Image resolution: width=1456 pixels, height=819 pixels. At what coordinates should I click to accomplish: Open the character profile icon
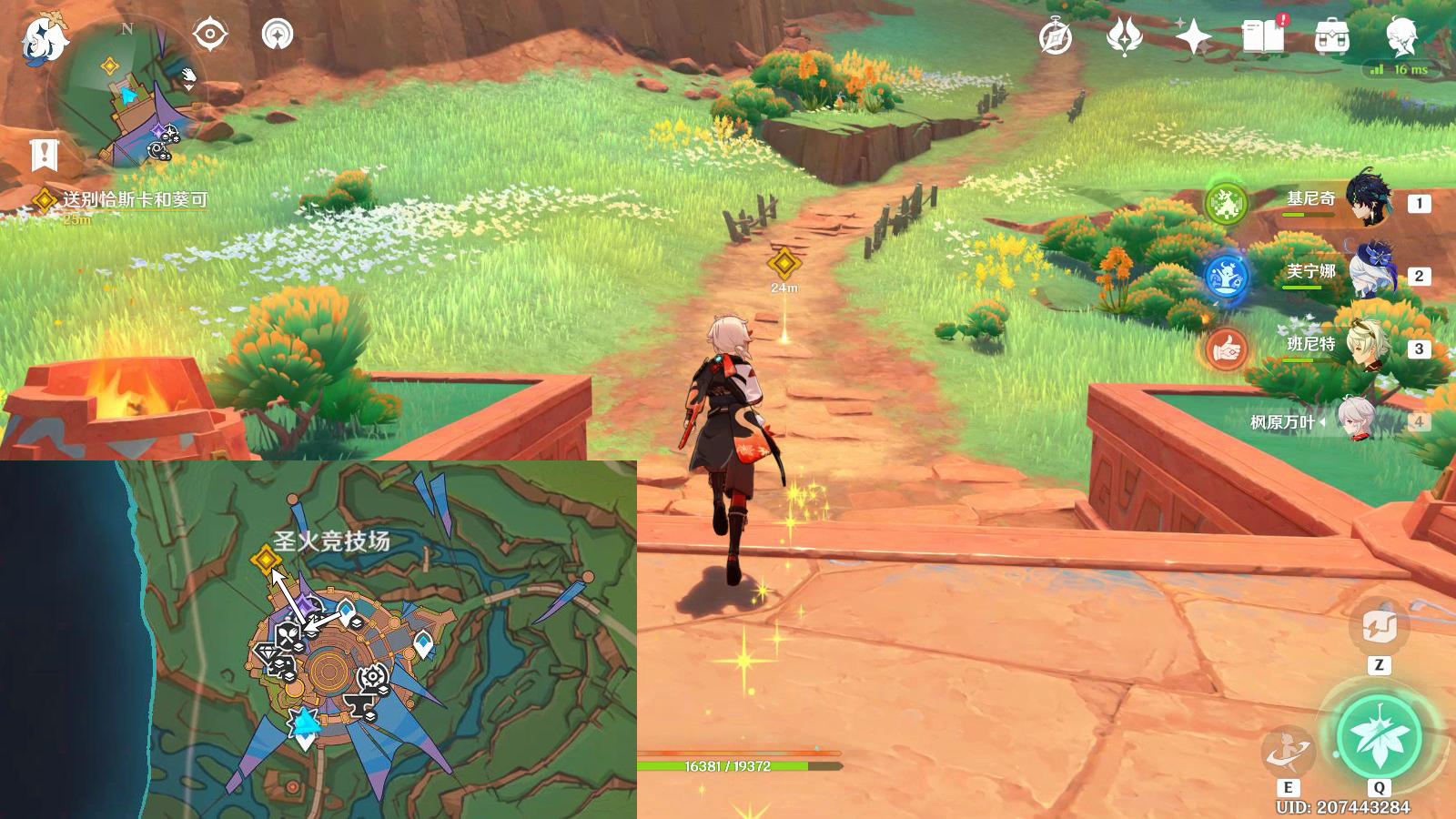tap(1401, 37)
